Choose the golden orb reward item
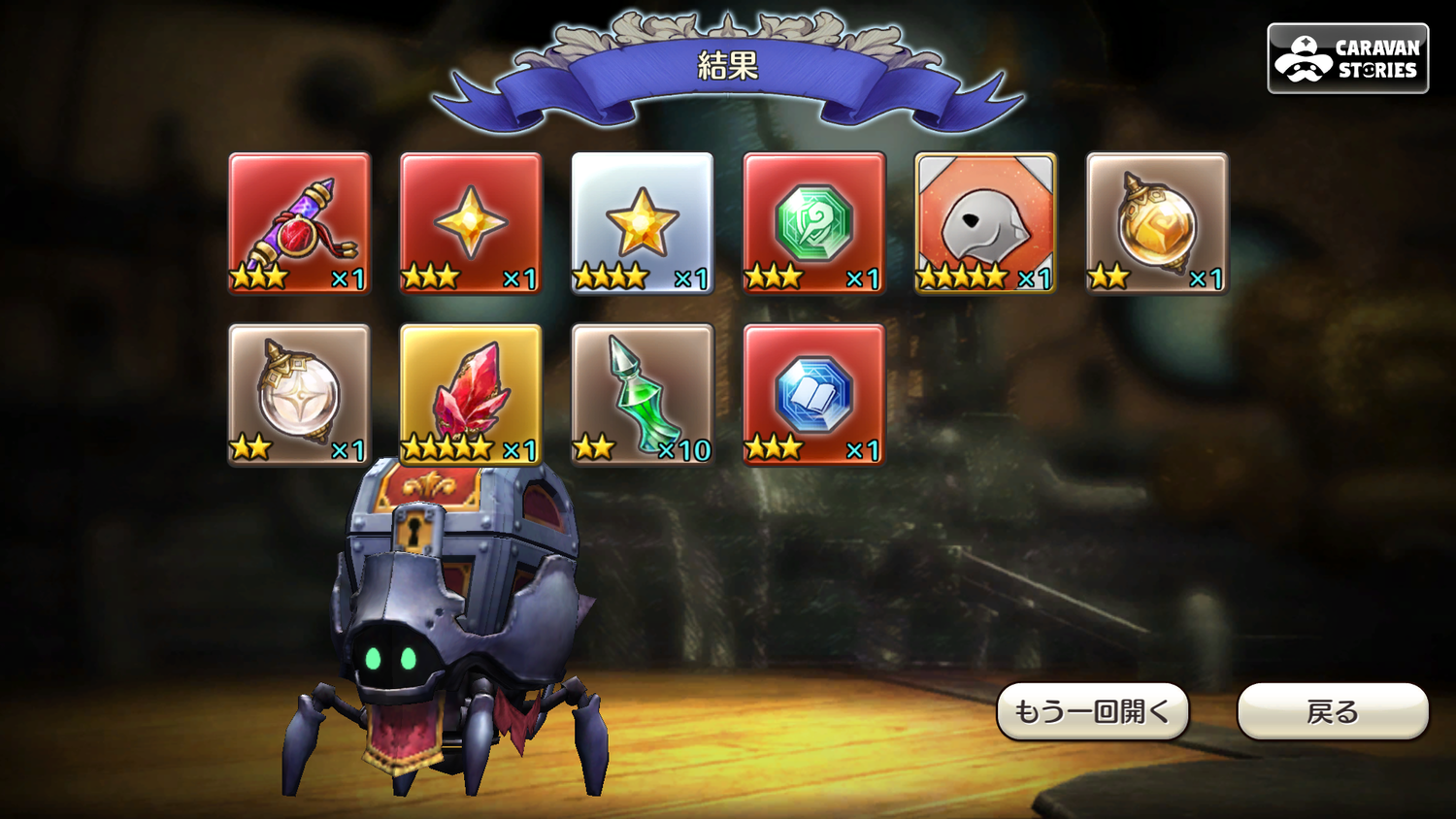This screenshot has height=819, width=1456. click(x=1157, y=222)
